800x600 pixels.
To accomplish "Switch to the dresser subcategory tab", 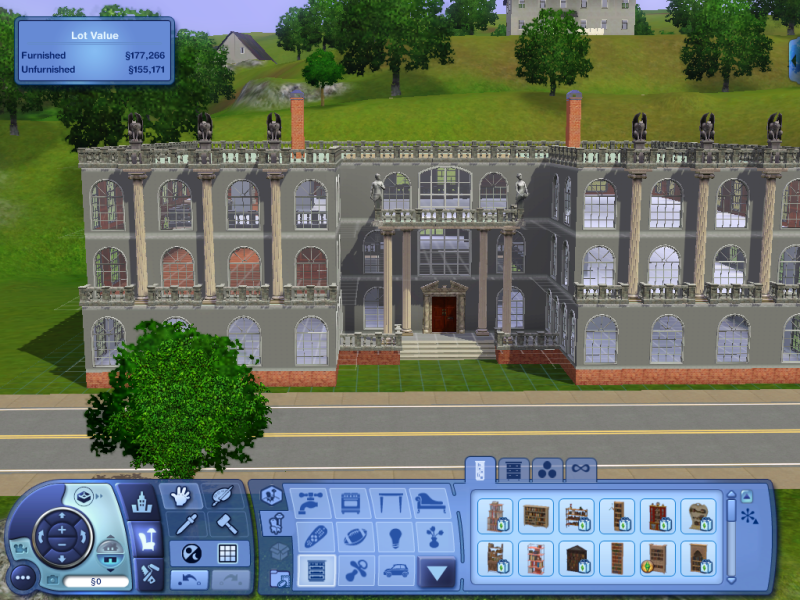I will [x=513, y=469].
